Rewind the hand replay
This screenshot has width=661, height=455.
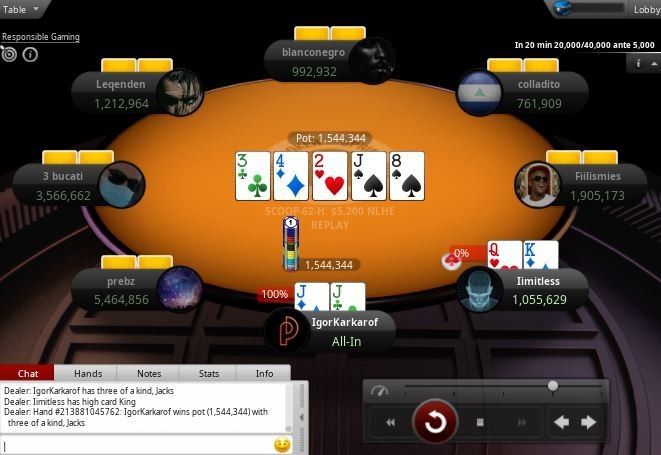[391, 422]
